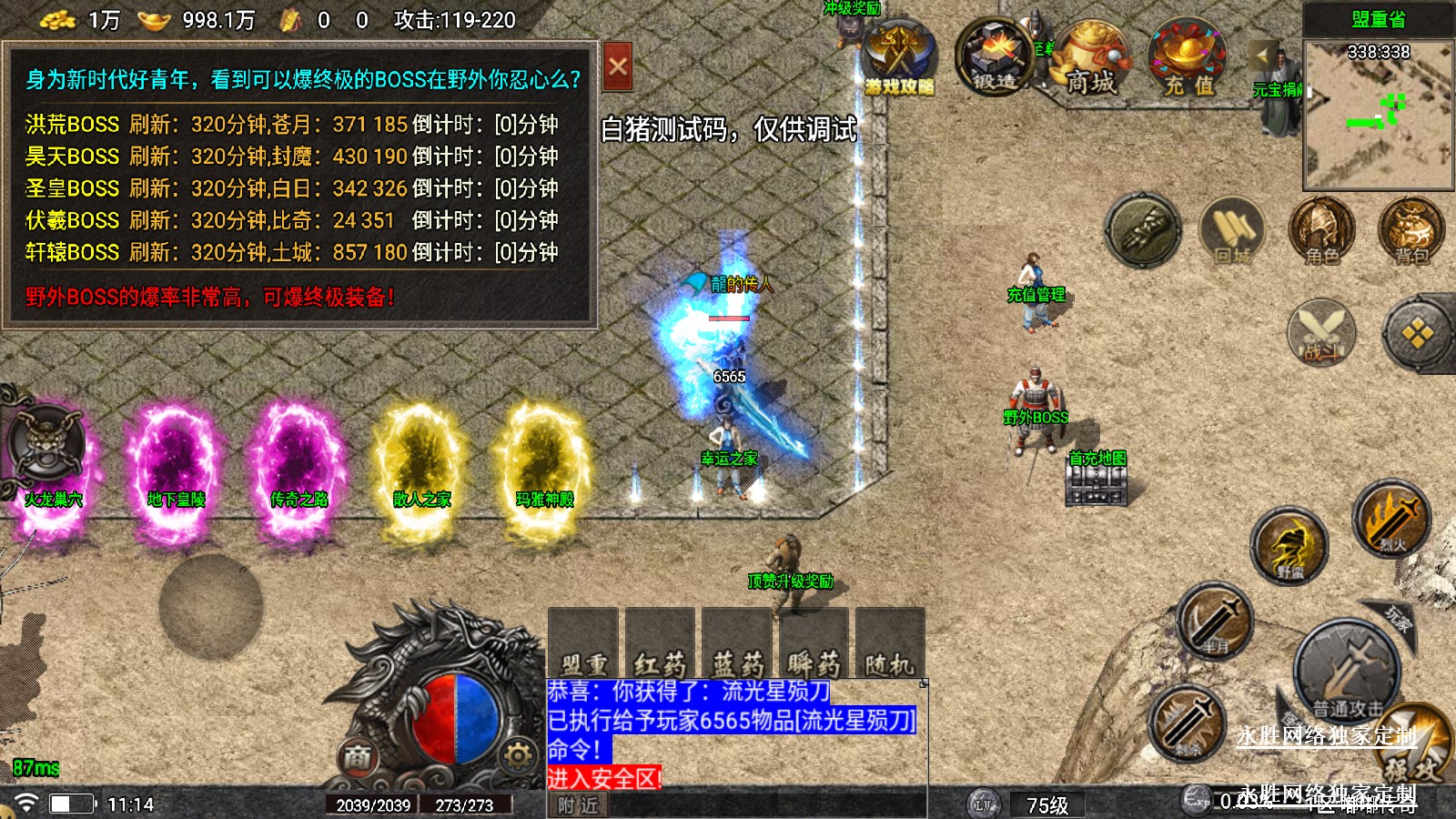Use the 红药 red potion slot
Image resolution: width=1456 pixels, height=819 pixels.
click(660, 642)
